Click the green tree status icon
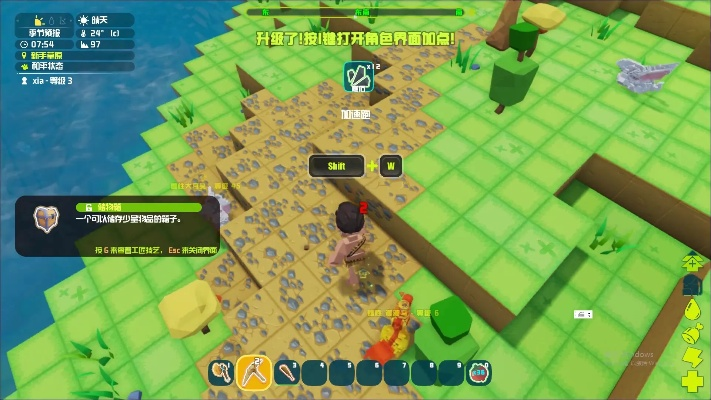The height and width of the screenshot is (400, 711). 692,262
